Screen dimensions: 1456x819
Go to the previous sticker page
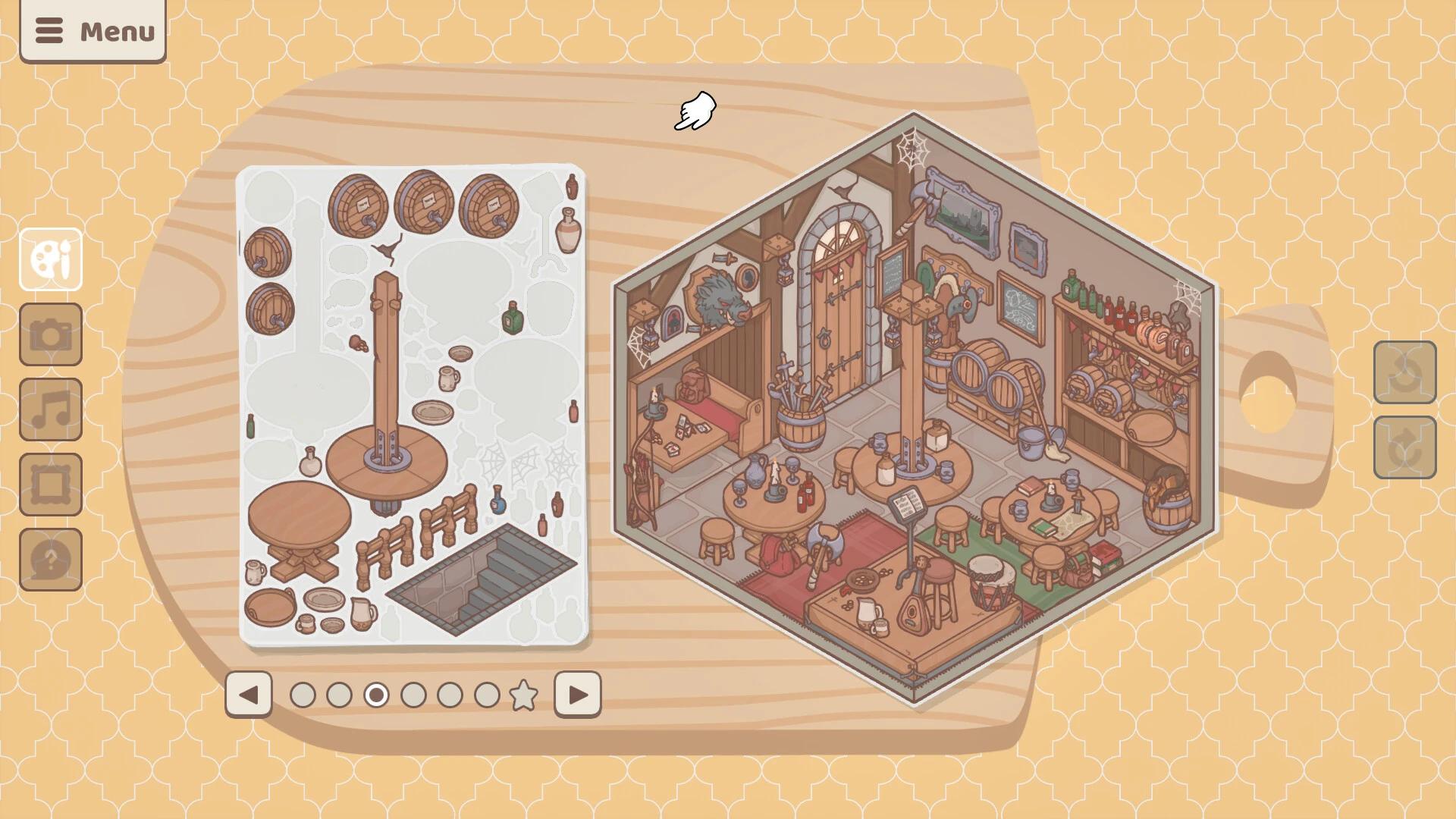[250, 694]
